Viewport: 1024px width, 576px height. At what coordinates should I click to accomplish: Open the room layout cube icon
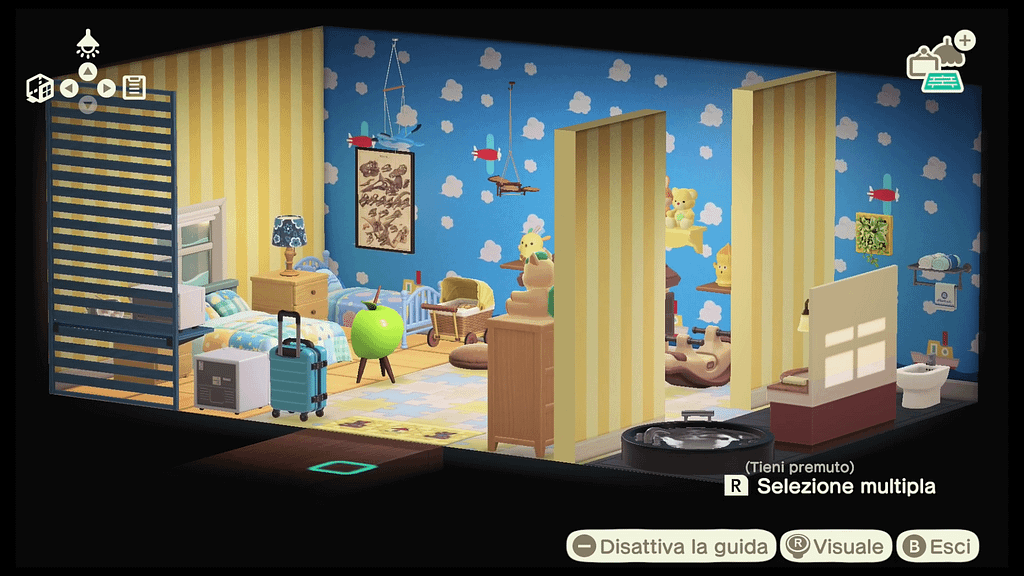pos(40,88)
